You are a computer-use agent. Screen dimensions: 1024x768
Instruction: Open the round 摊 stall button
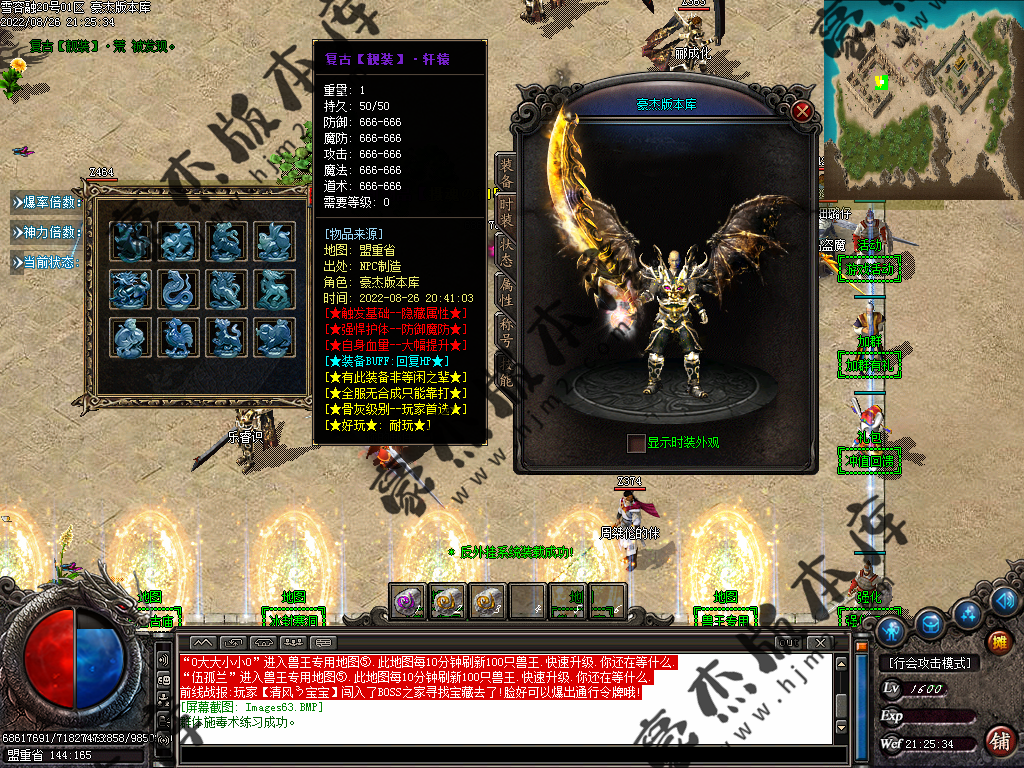[998, 642]
